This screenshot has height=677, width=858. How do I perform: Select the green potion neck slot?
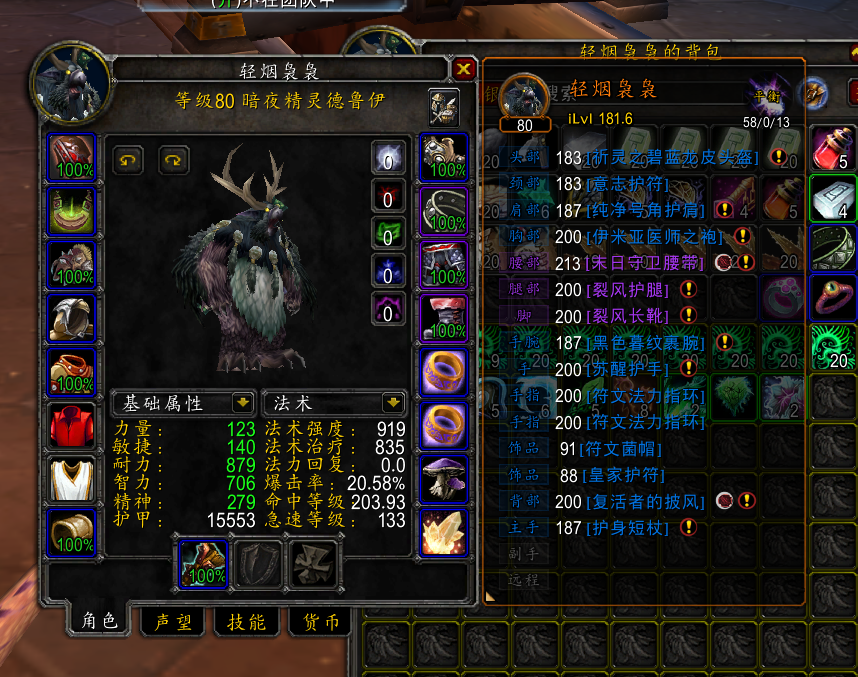pyautogui.click(x=72, y=210)
